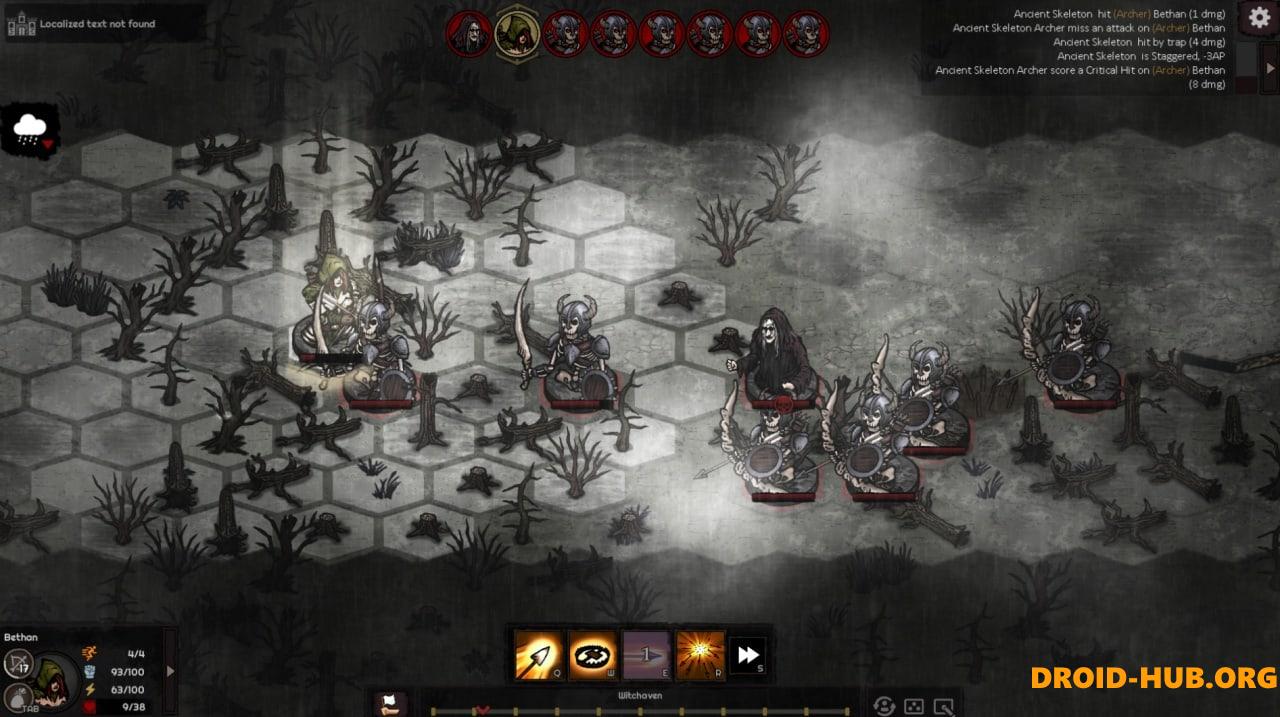Select the bow weapon icon showing 17
The image size is (1280, 717).
coord(18,662)
